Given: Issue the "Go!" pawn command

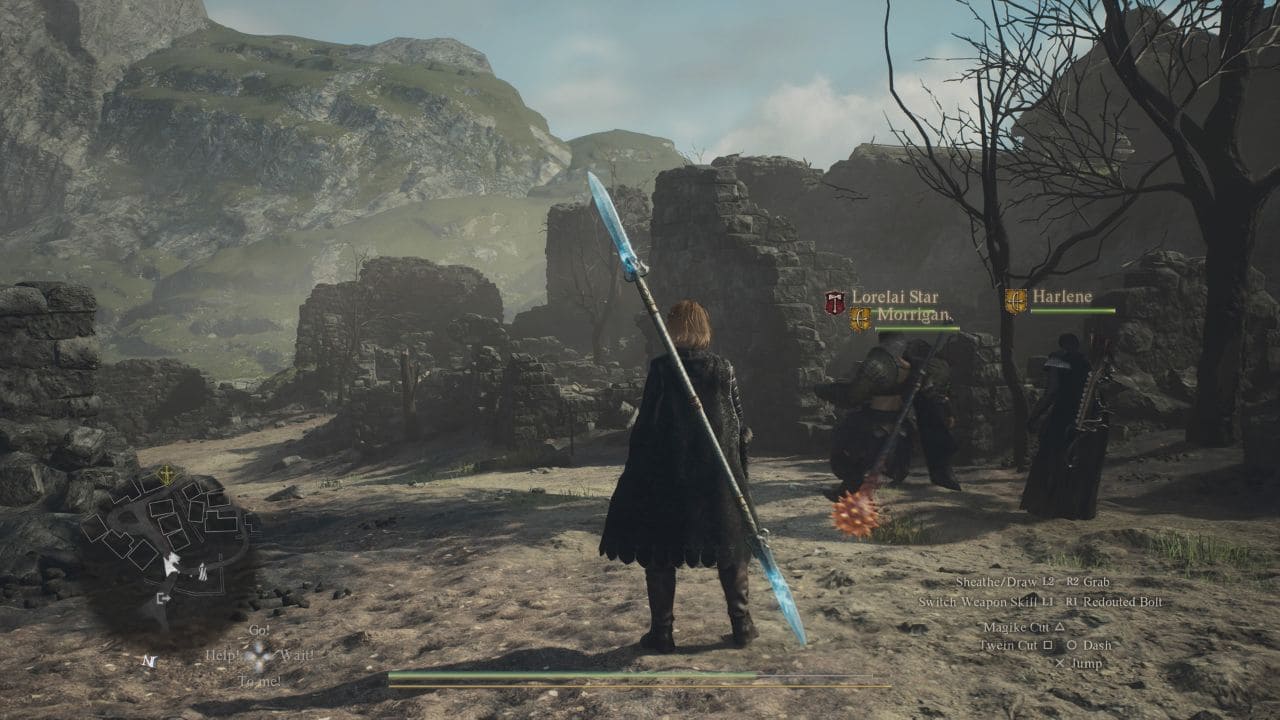Looking at the screenshot, I should [x=259, y=630].
